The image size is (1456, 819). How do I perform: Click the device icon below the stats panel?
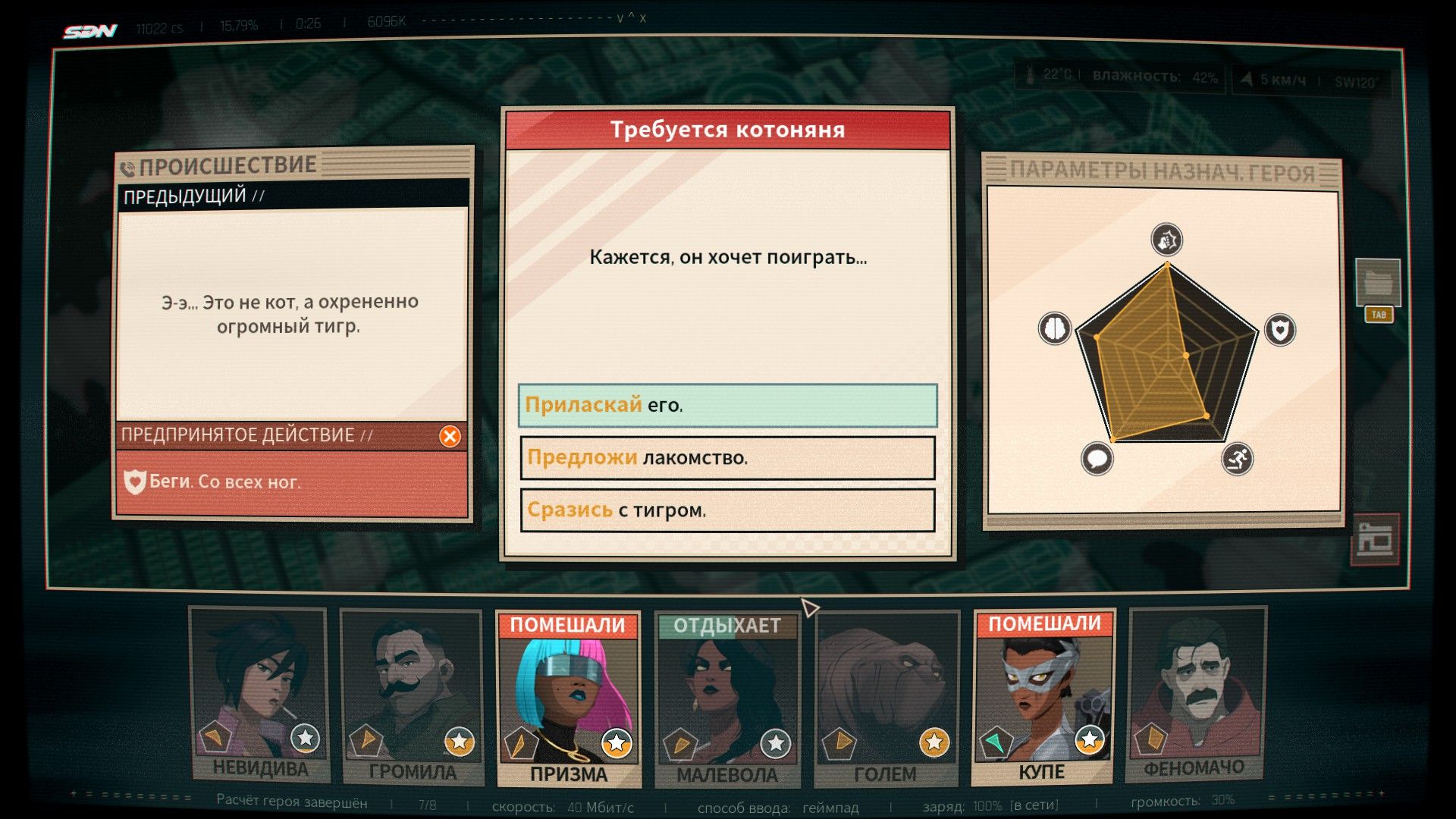tap(1375, 539)
